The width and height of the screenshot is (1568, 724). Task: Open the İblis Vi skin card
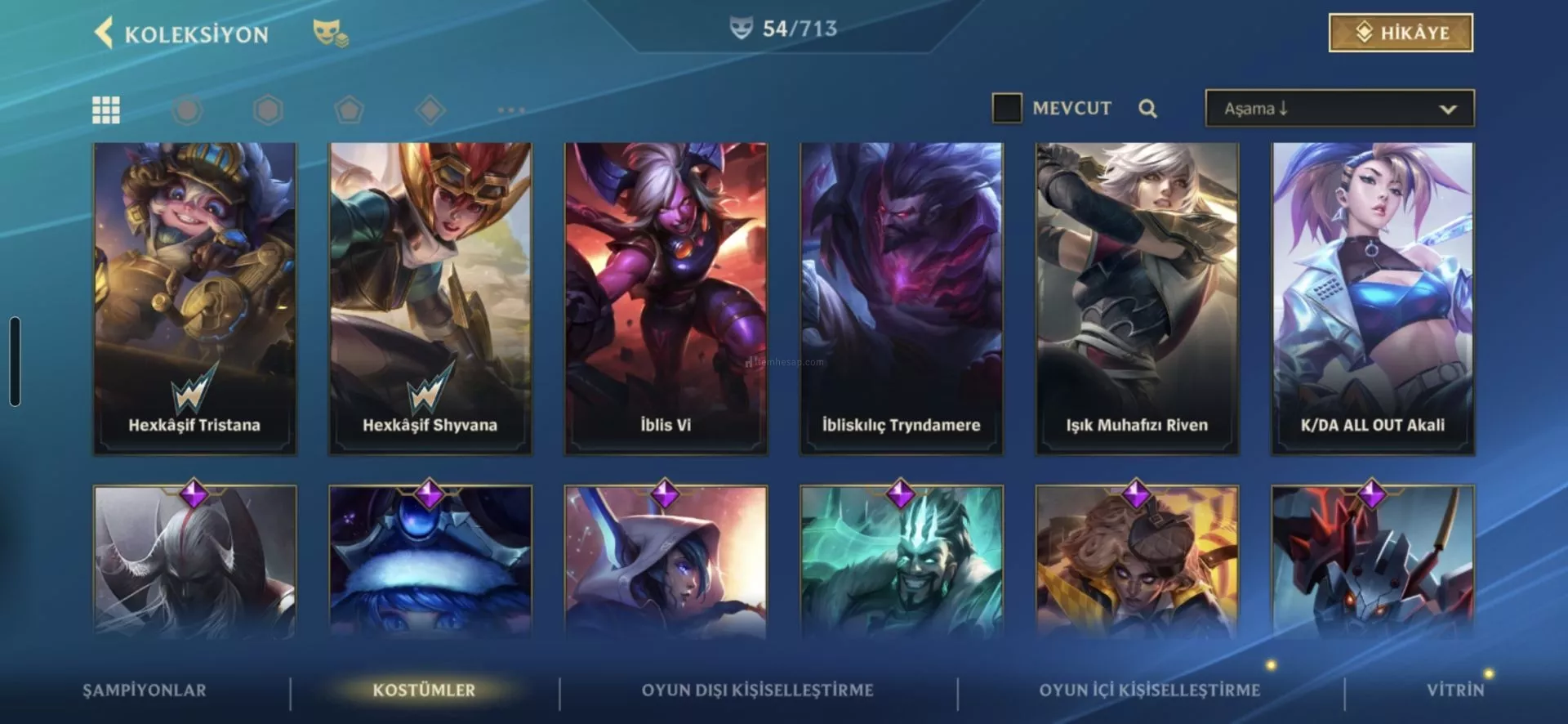[x=666, y=298]
